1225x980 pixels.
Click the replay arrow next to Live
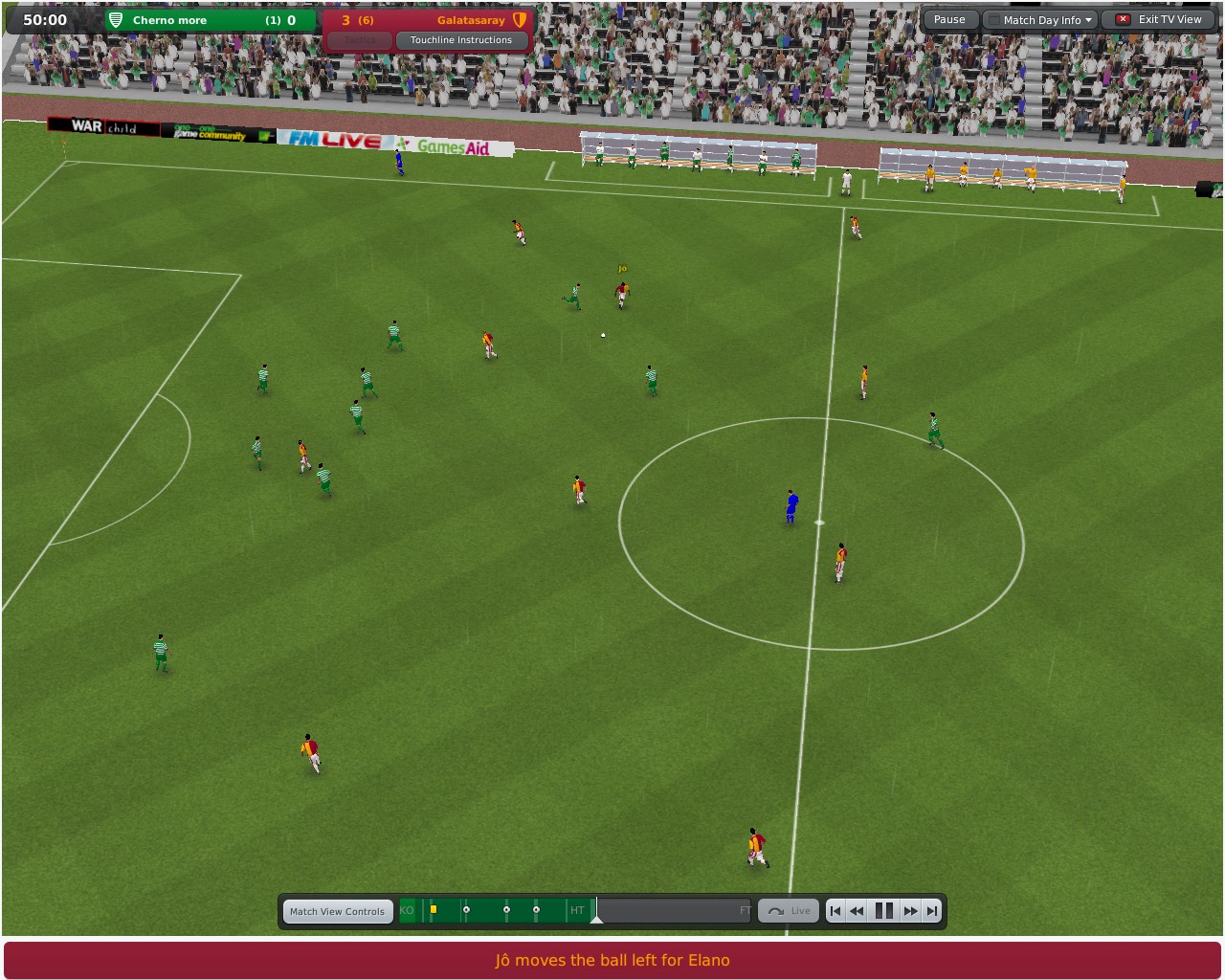777,910
